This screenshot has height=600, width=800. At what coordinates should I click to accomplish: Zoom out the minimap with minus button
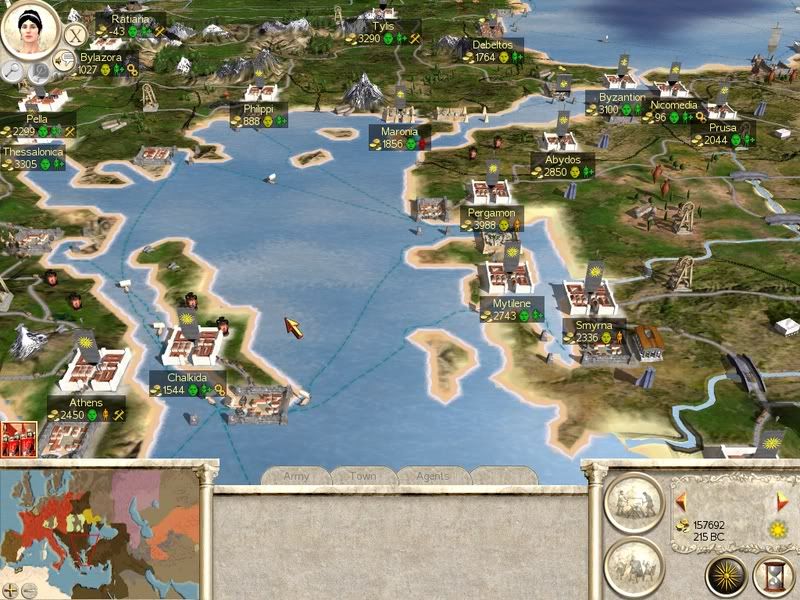(x=29, y=590)
